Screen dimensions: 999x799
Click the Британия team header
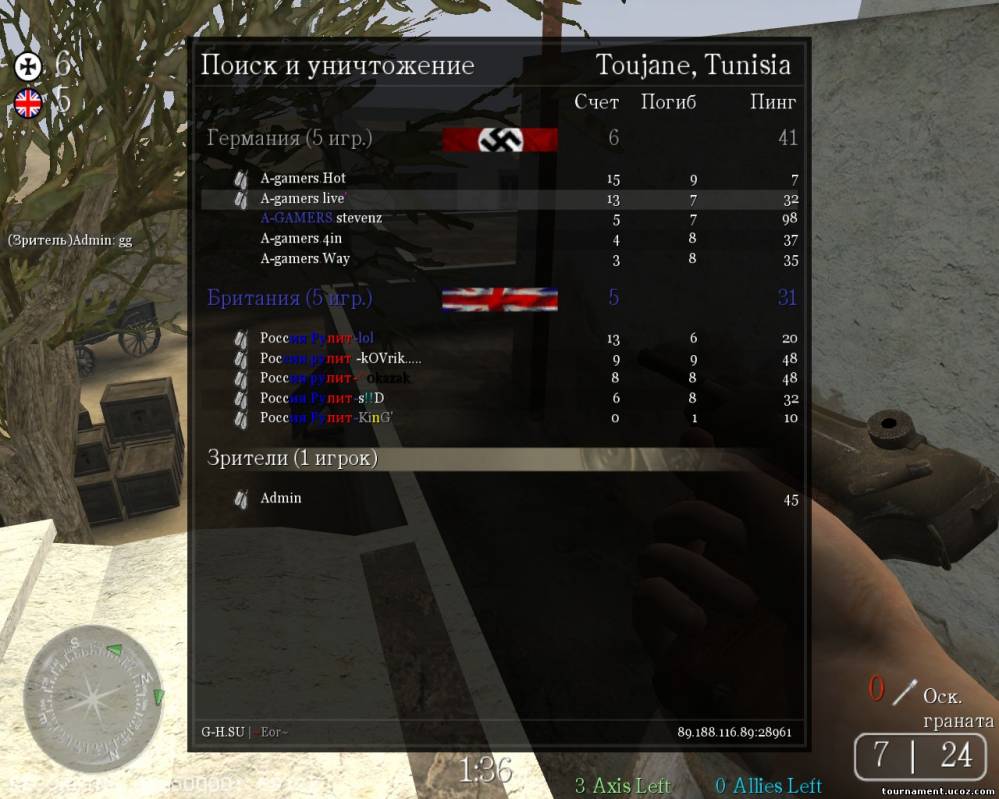point(290,298)
